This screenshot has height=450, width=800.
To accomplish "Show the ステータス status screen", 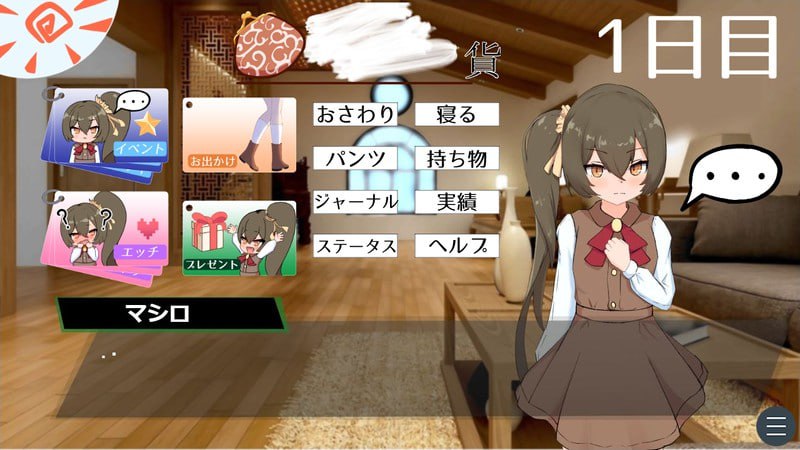I will point(355,245).
